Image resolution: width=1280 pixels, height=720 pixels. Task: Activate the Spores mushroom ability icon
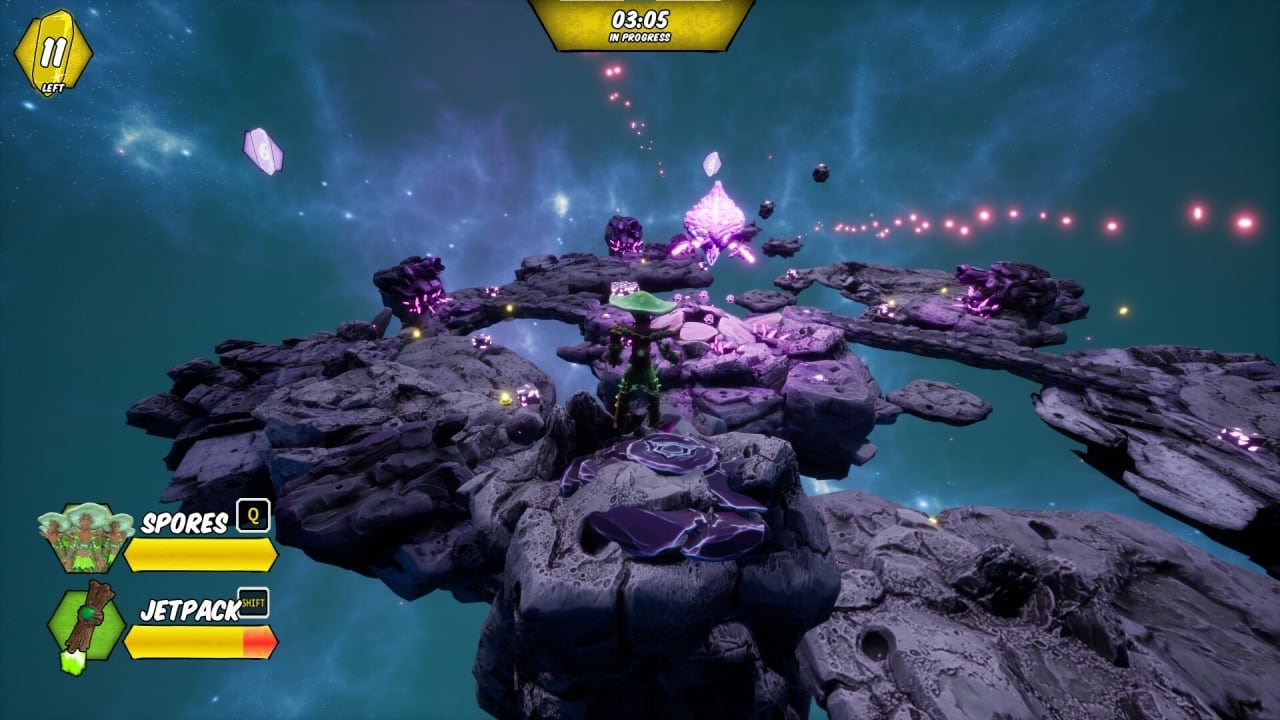85,537
